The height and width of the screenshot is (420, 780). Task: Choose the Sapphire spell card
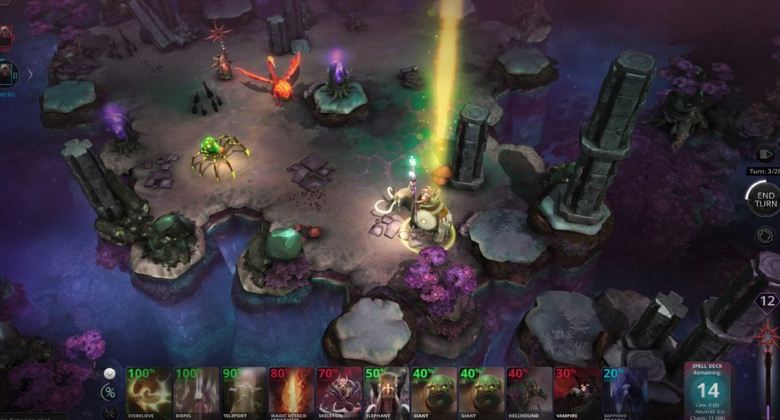click(x=622, y=392)
